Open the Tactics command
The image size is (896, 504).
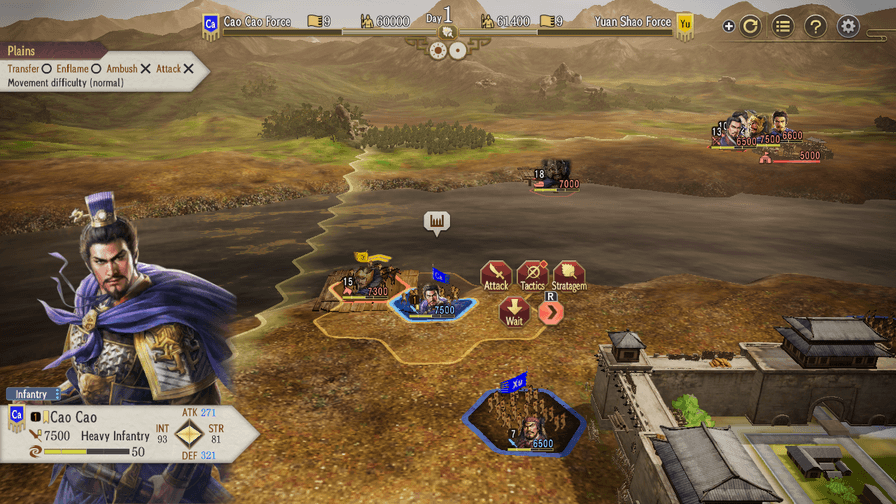[532, 274]
